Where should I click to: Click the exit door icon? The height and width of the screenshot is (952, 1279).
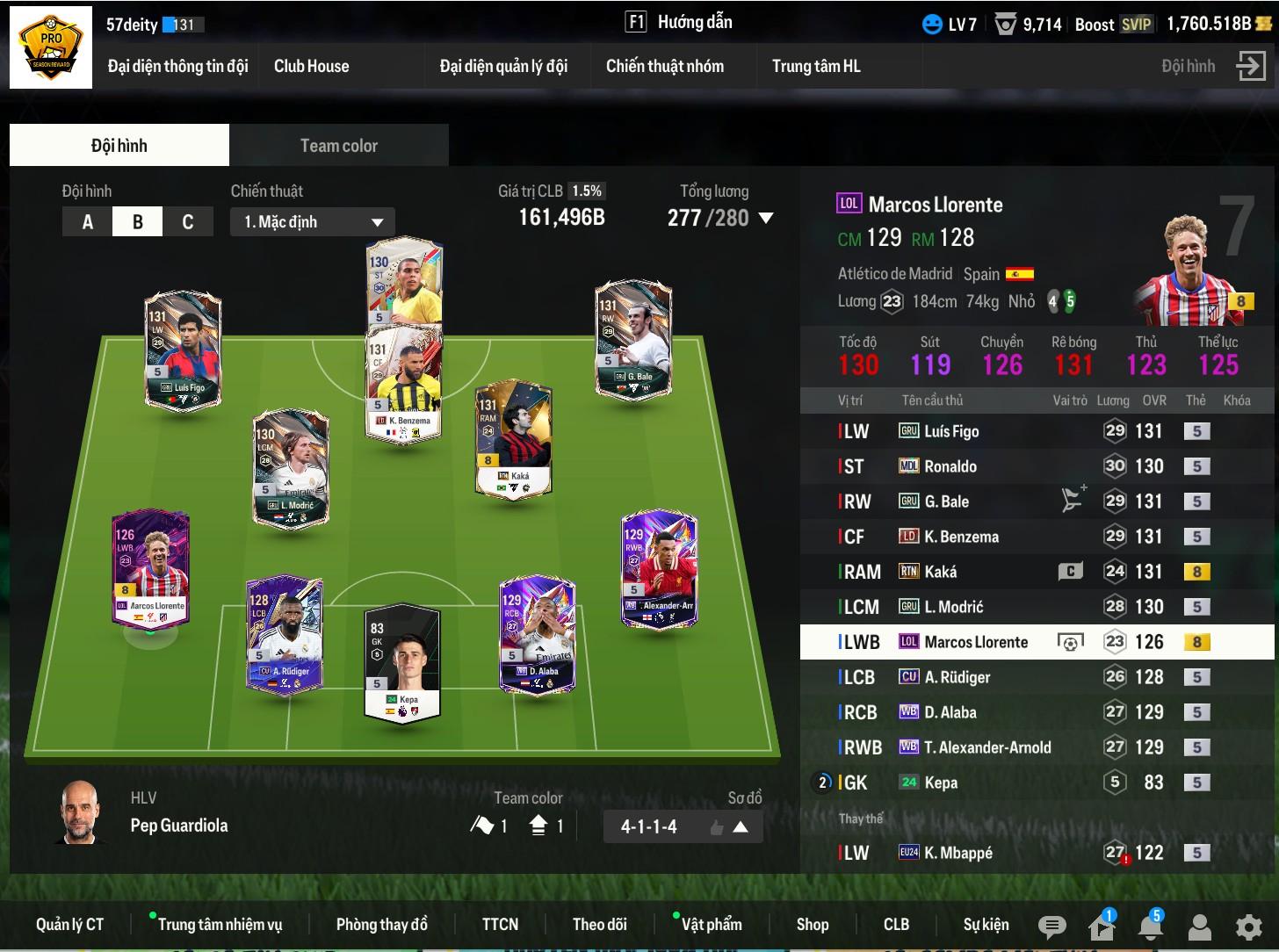(x=1251, y=66)
